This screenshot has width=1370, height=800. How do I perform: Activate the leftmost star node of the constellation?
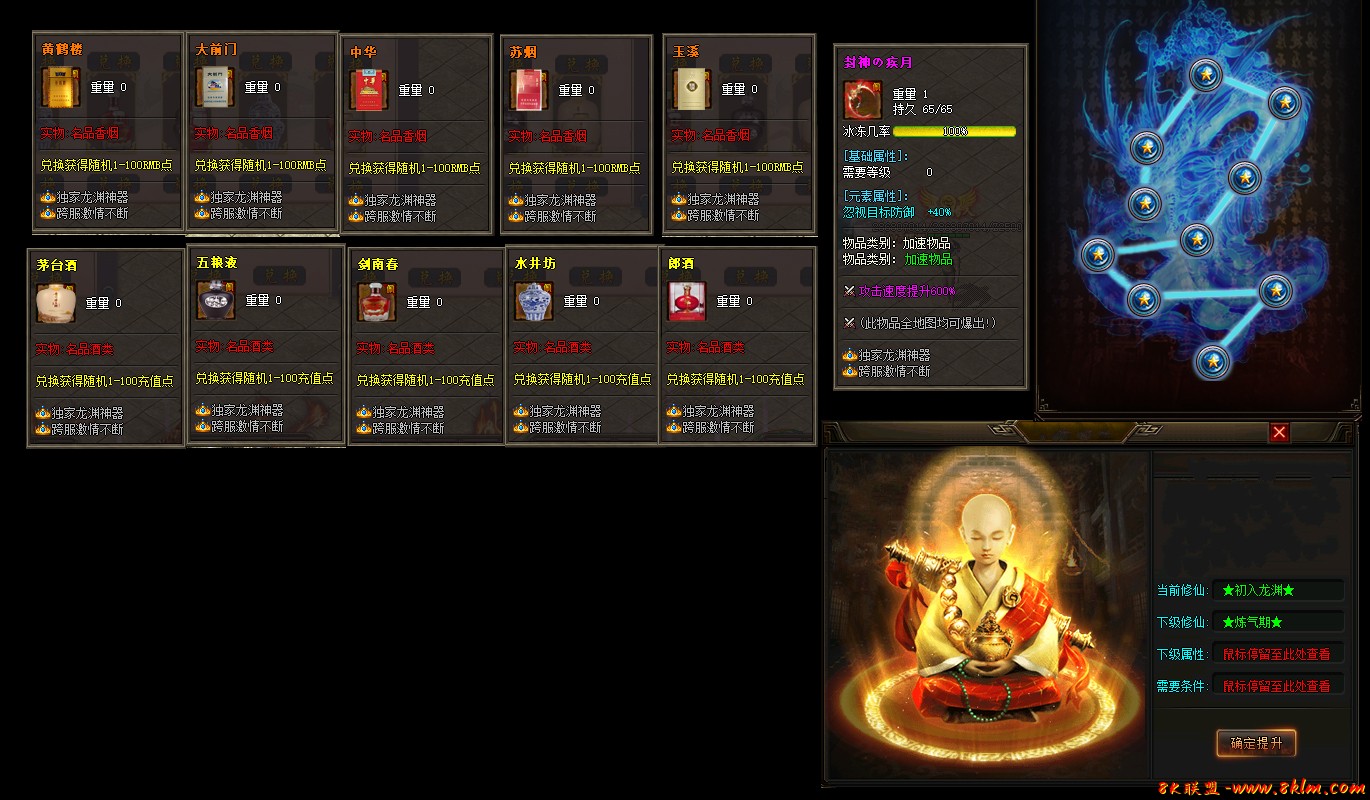[x=1098, y=255]
